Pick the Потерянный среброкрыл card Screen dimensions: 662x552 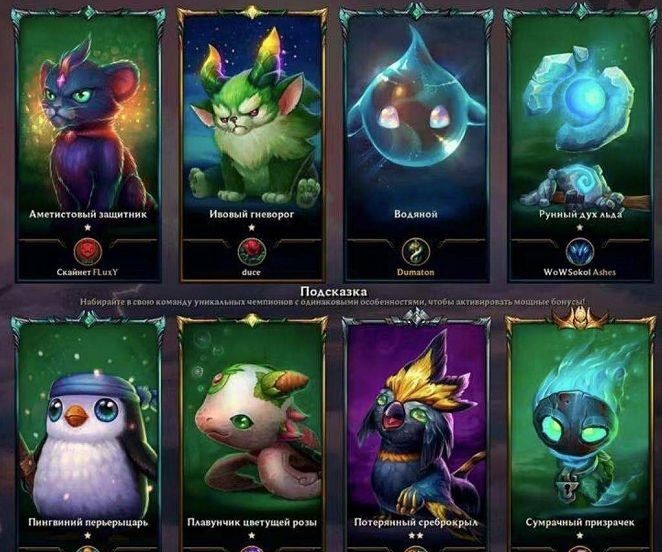coord(418,430)
